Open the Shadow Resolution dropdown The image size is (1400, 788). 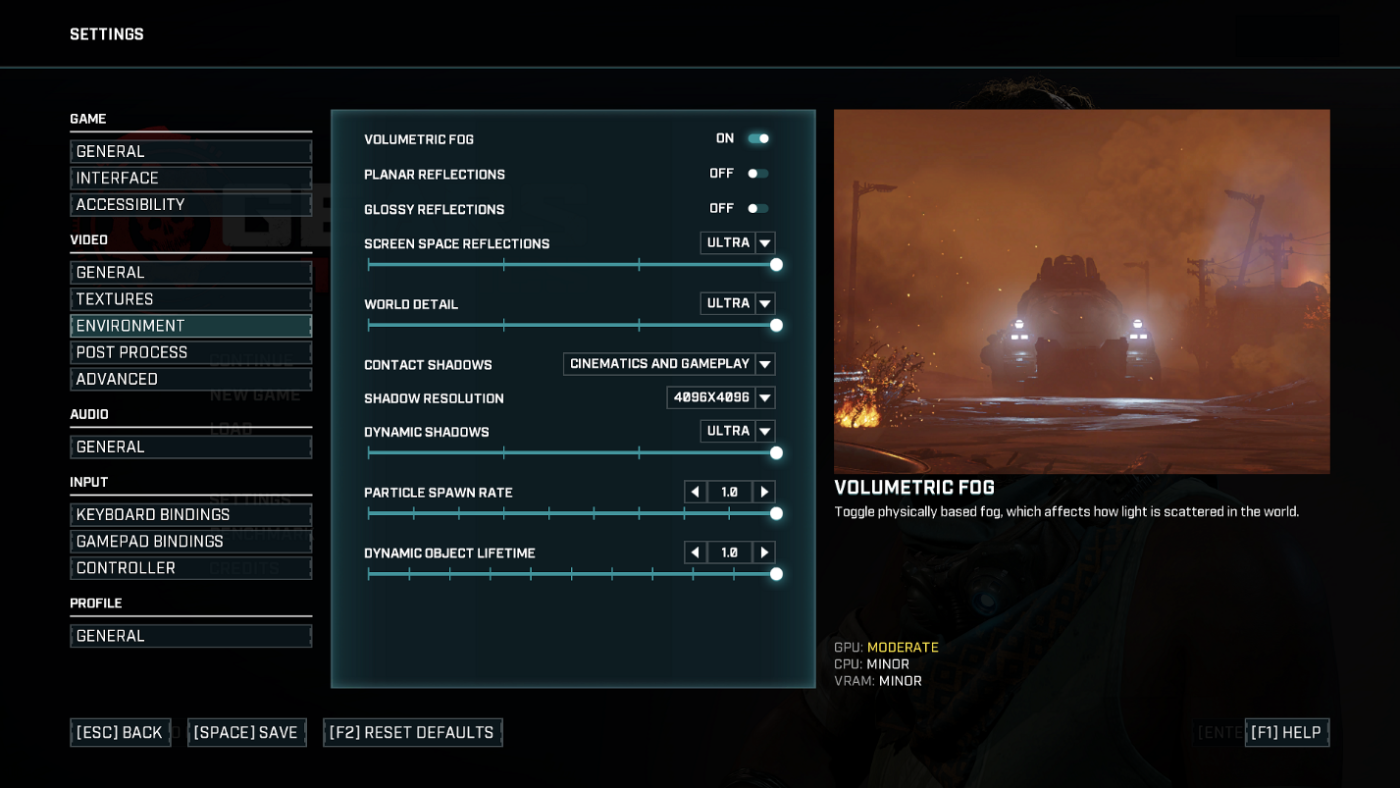[x=765, y=397]
